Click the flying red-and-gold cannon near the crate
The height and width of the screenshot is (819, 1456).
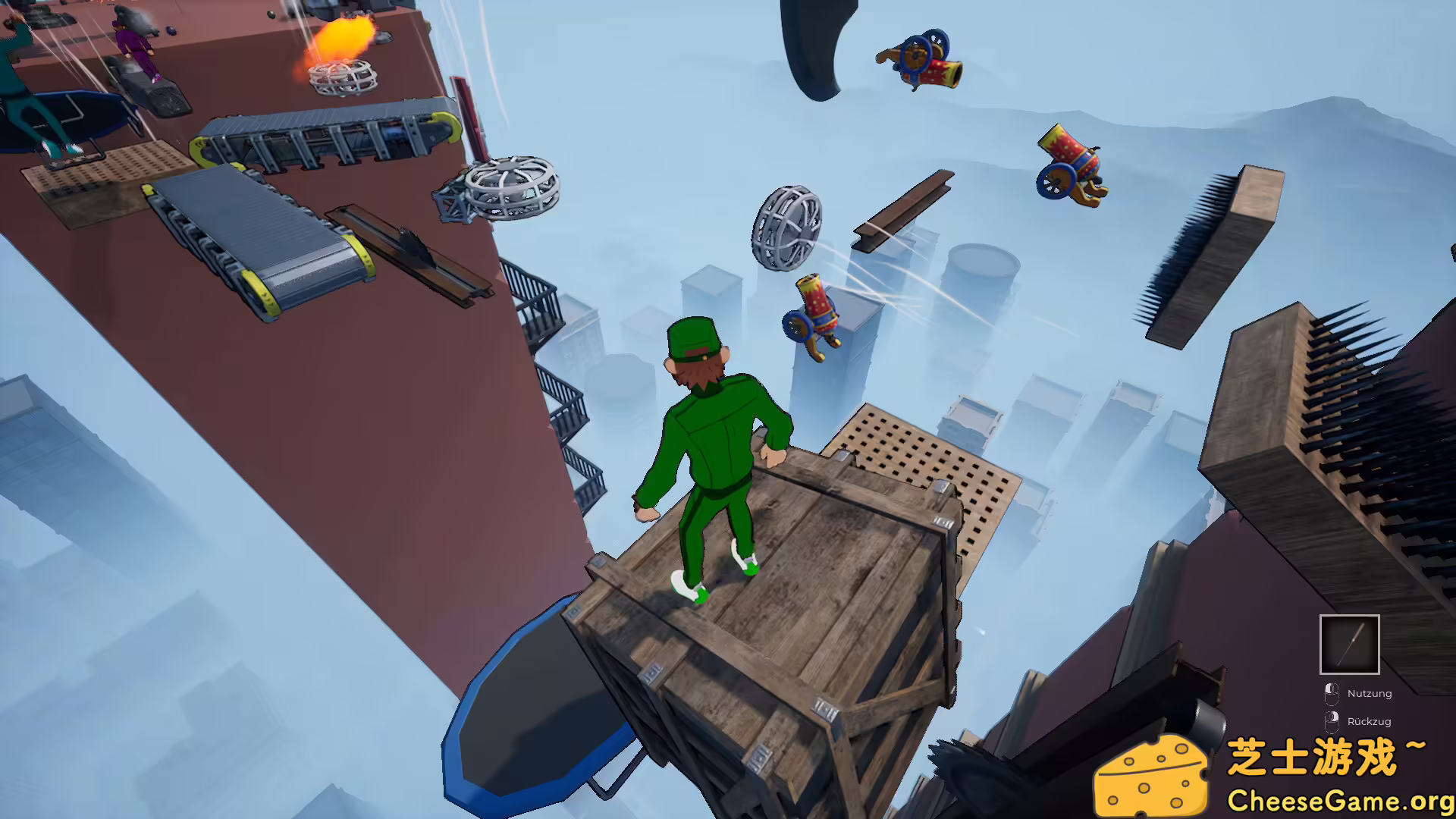[815, 313]
